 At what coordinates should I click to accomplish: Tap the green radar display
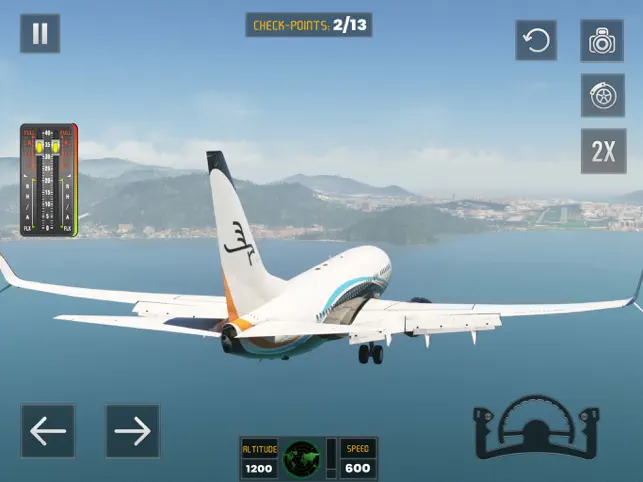(301, 459)
